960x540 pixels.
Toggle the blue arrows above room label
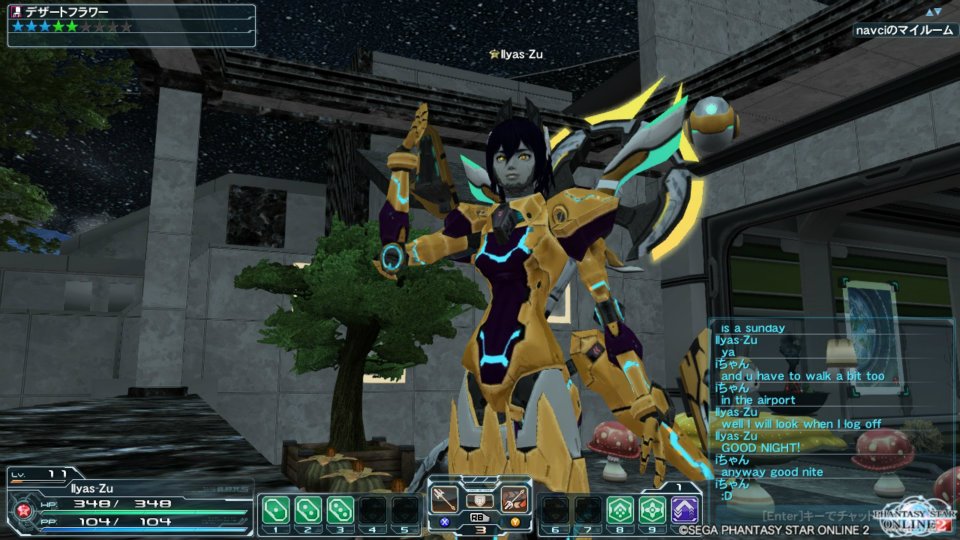click(x=933, y=12)
